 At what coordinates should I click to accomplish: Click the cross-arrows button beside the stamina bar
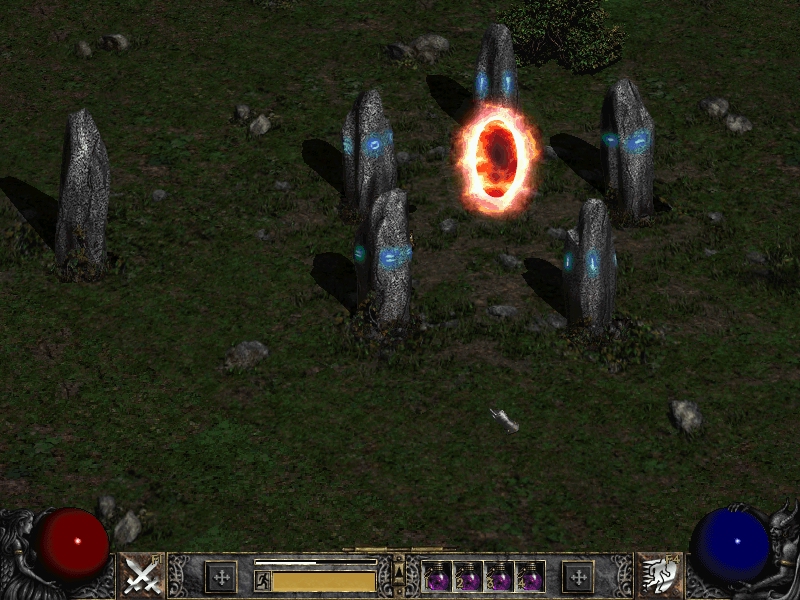coord(220,577)
